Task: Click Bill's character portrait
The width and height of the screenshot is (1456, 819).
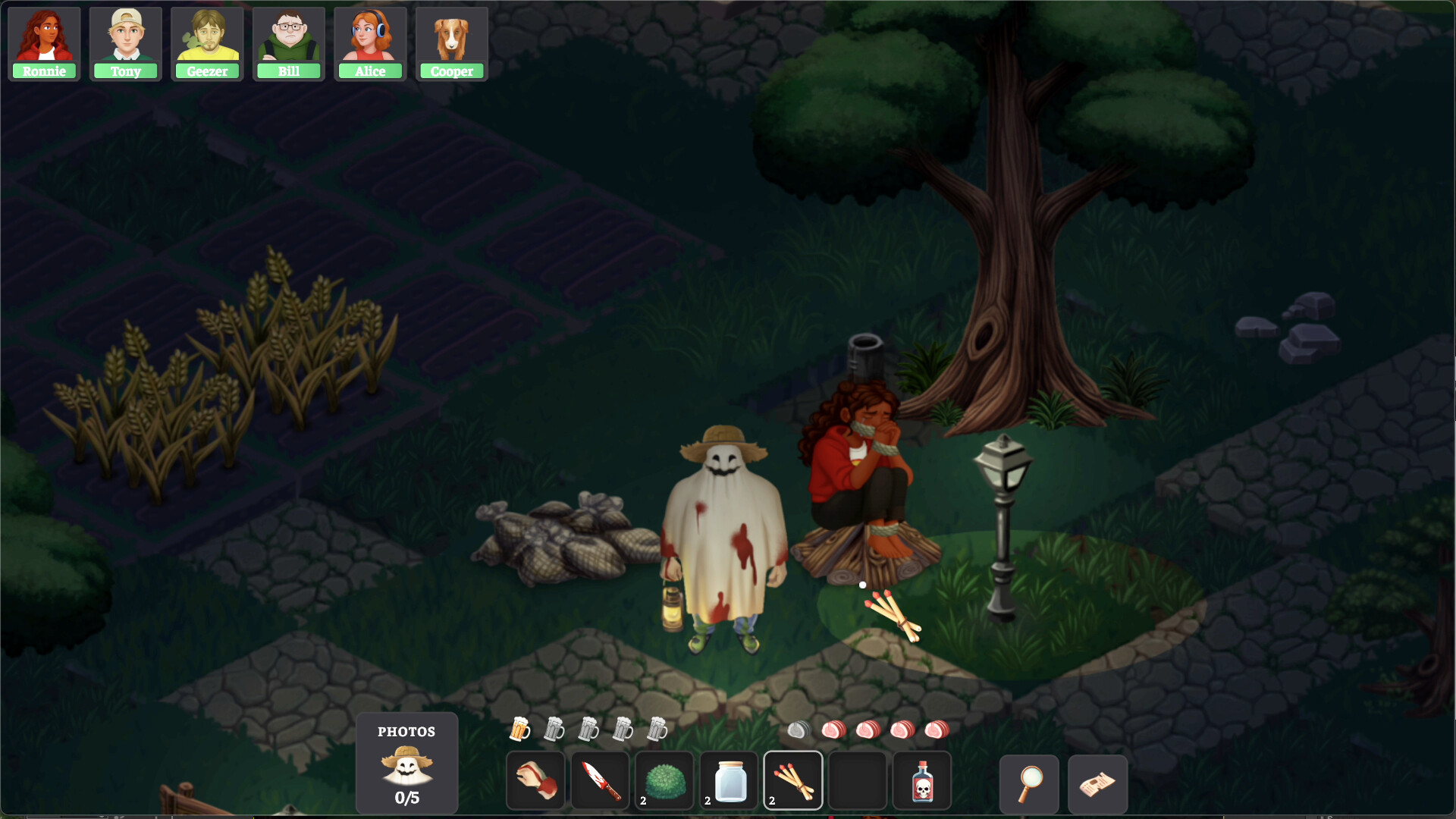Action: click(x=289, y=42)
